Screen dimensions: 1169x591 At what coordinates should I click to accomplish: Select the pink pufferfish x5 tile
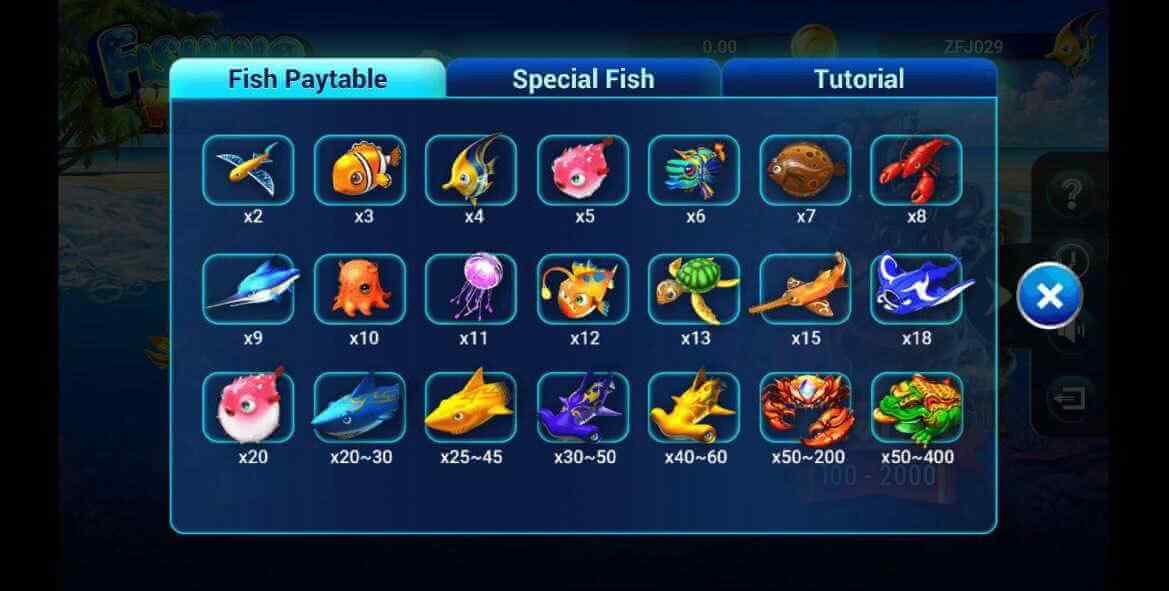(583, 170)
